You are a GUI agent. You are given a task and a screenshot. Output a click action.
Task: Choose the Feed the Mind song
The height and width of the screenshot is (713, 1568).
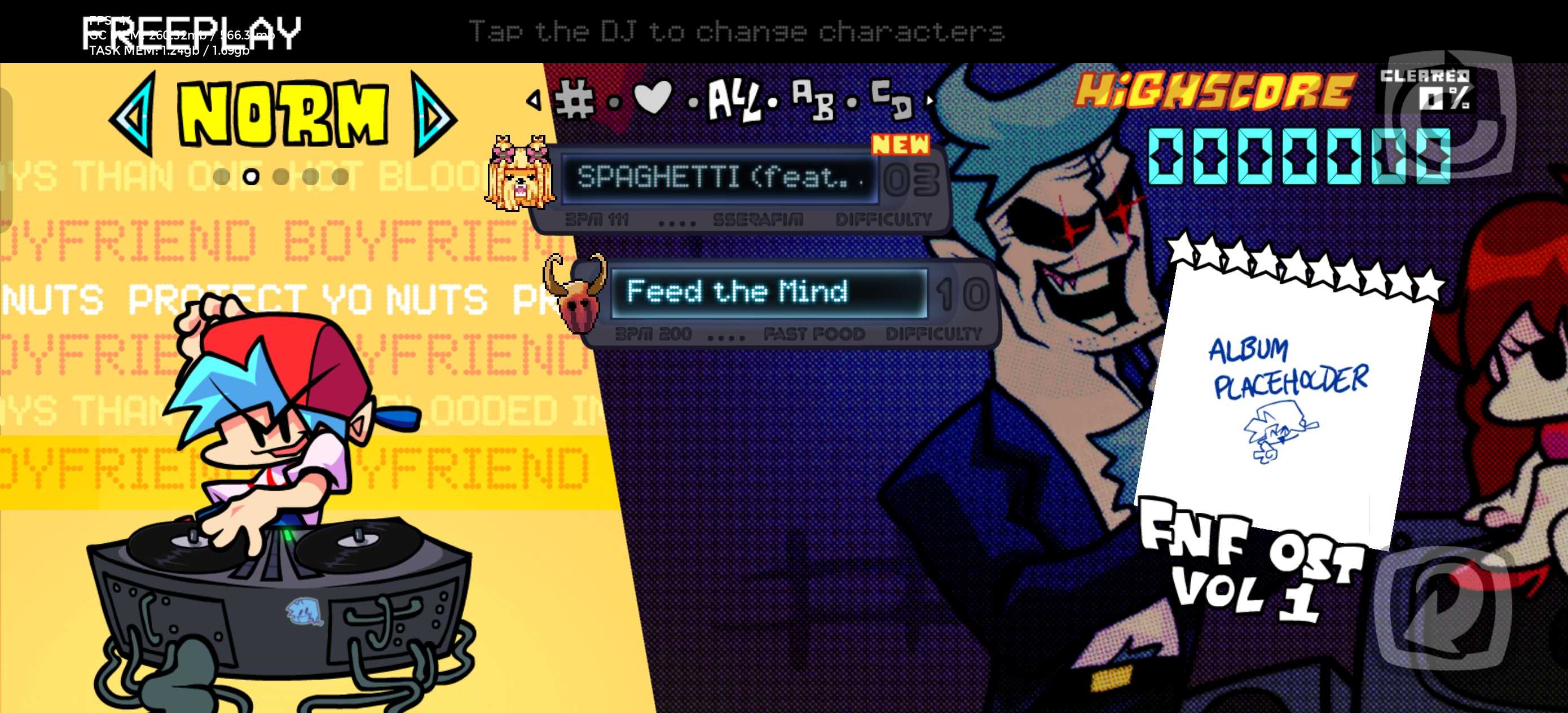pyautogui.click(x=768, y=292)
